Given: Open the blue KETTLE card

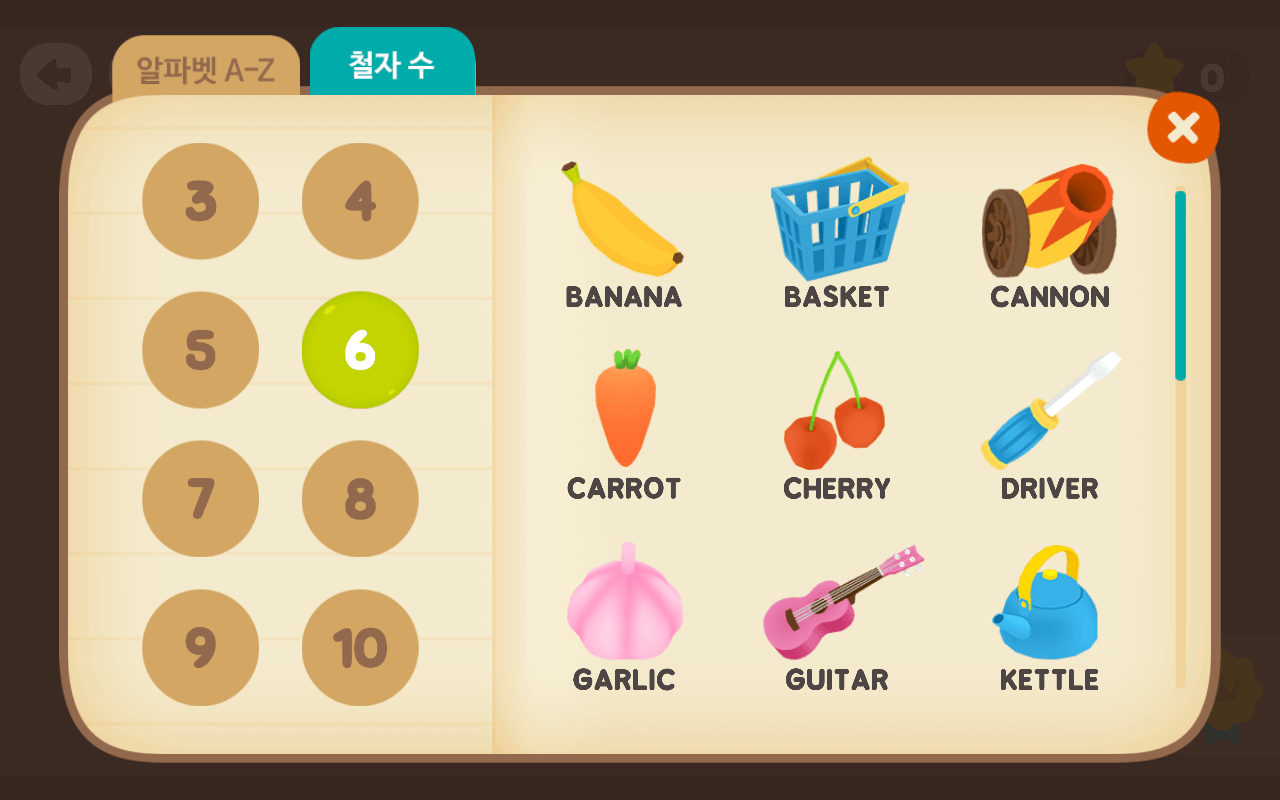Looking at the screenshot, I should pos(1049,617).
